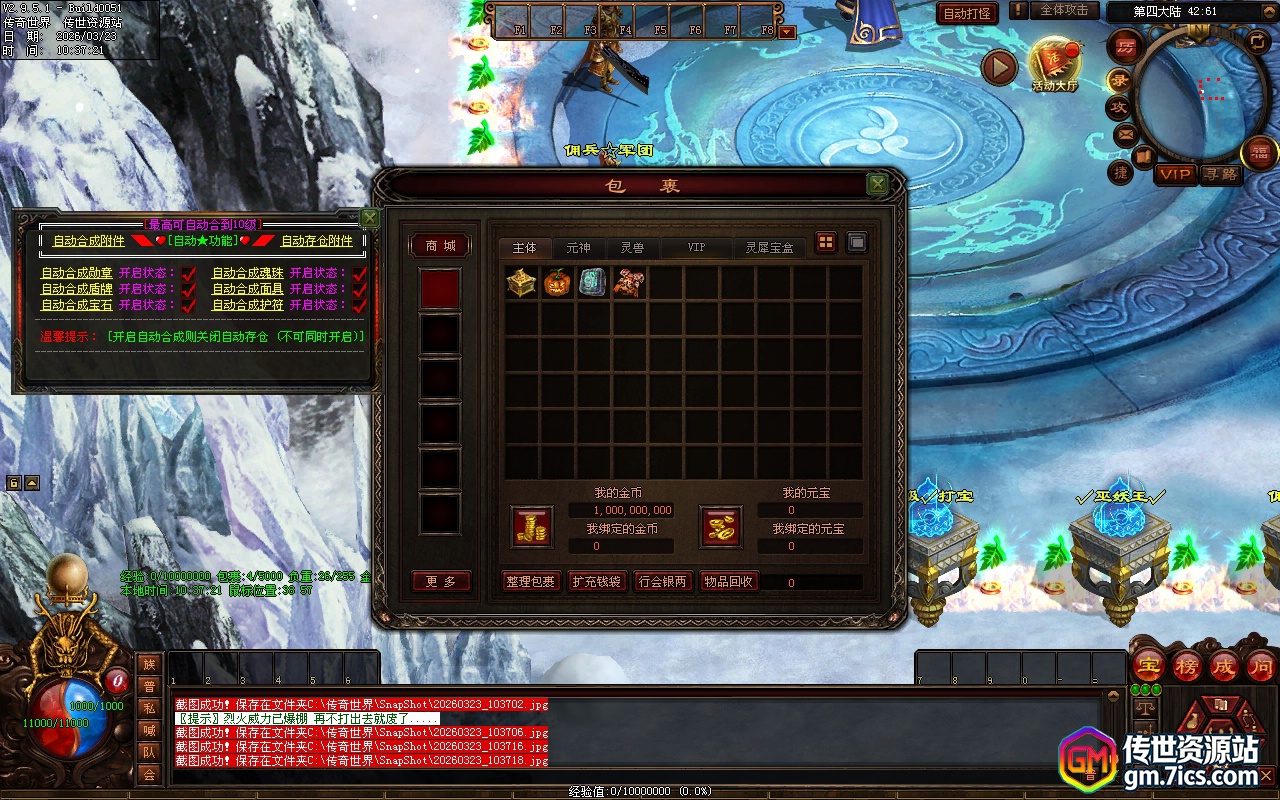The height and width of the screenshot is (800, 1280).
Task: Activate 寻路 pathfinding under the minimap
Action: [x=1221, y=174]
